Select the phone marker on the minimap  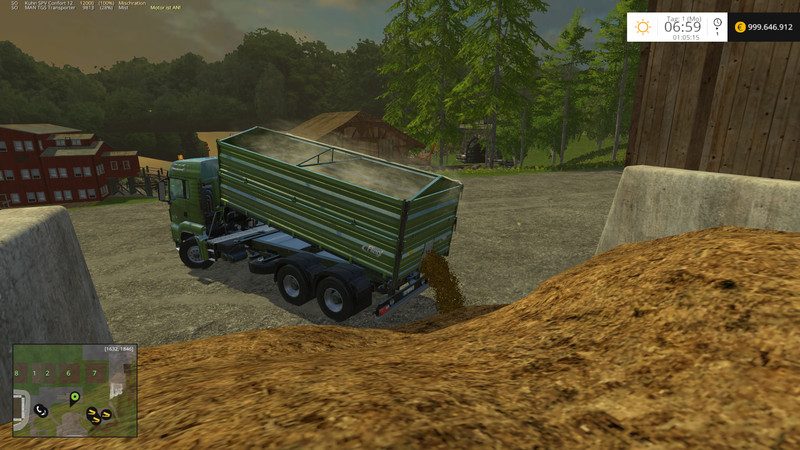40,410
